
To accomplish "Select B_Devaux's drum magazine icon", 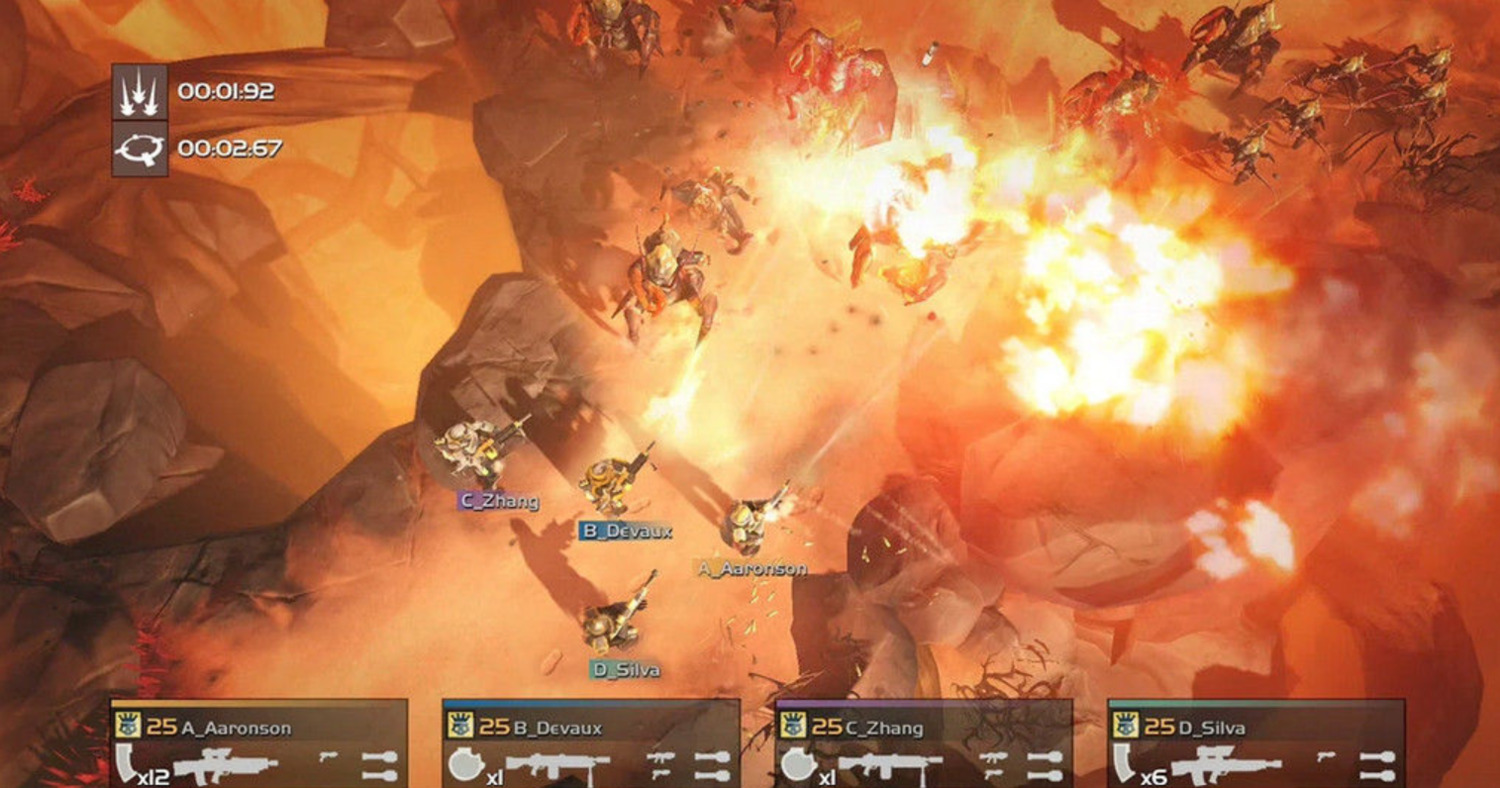I will (461, 765).
